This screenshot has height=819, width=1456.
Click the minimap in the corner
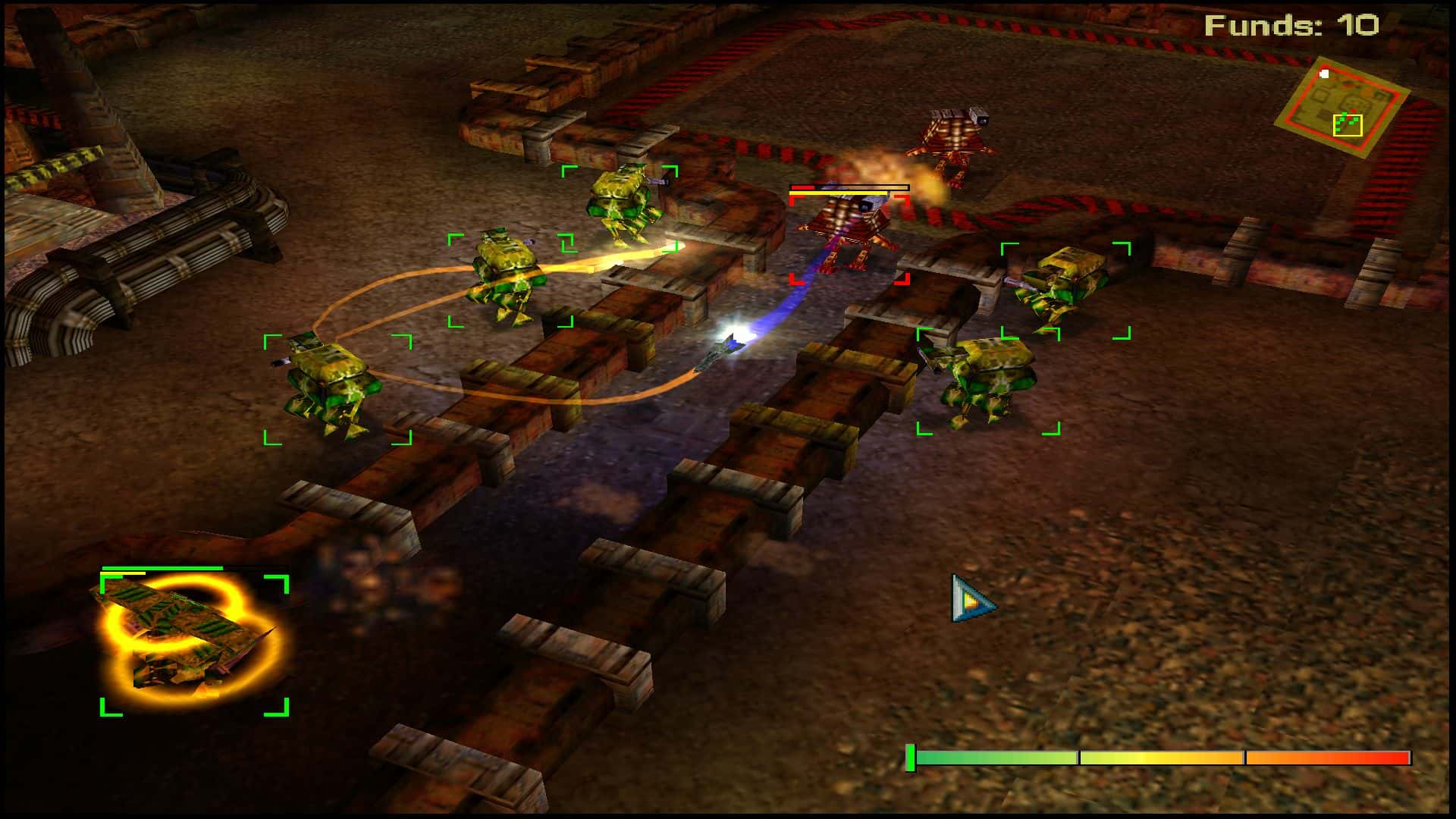1341,108
